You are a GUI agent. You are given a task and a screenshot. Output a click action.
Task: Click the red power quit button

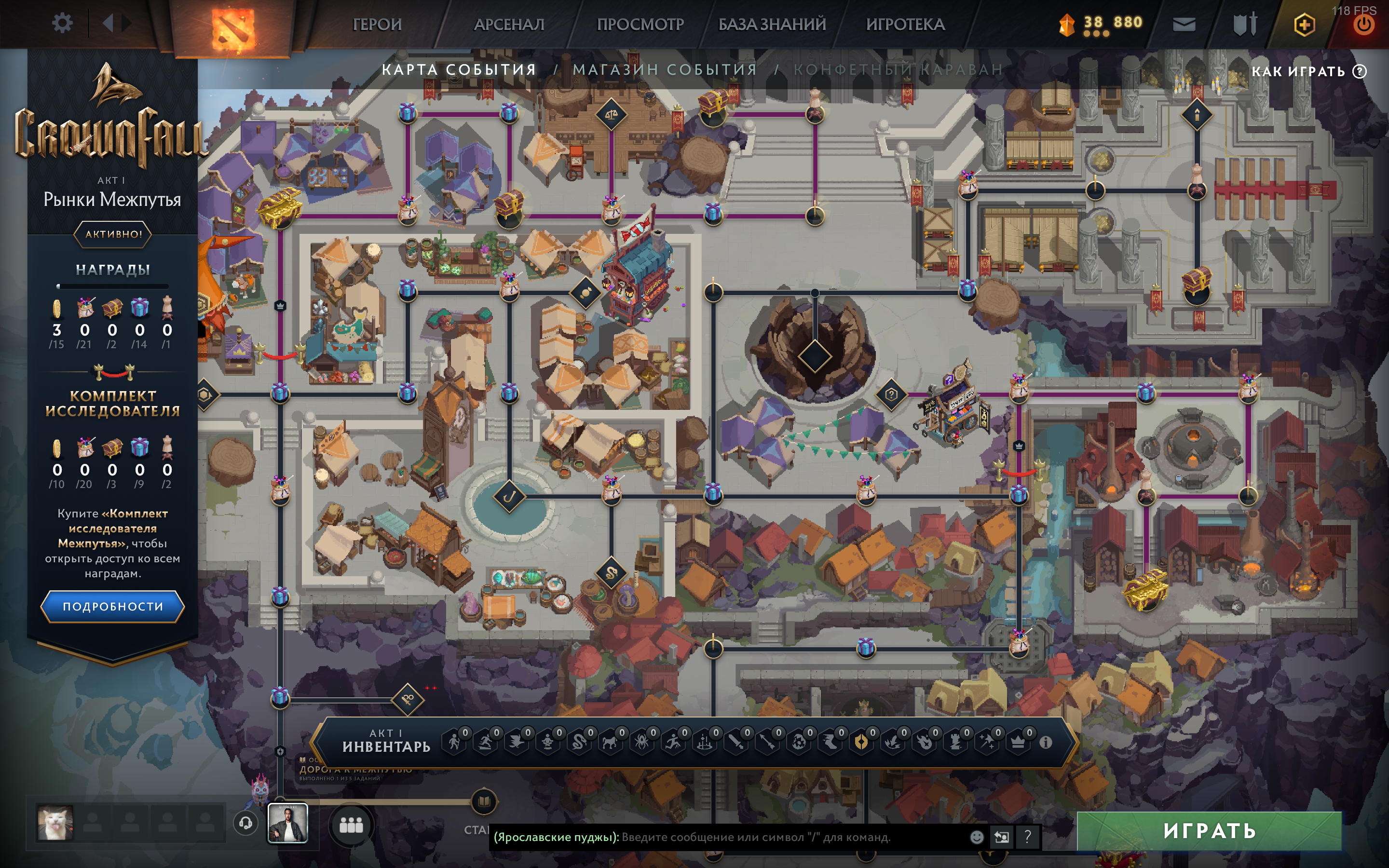(1364, 25)
